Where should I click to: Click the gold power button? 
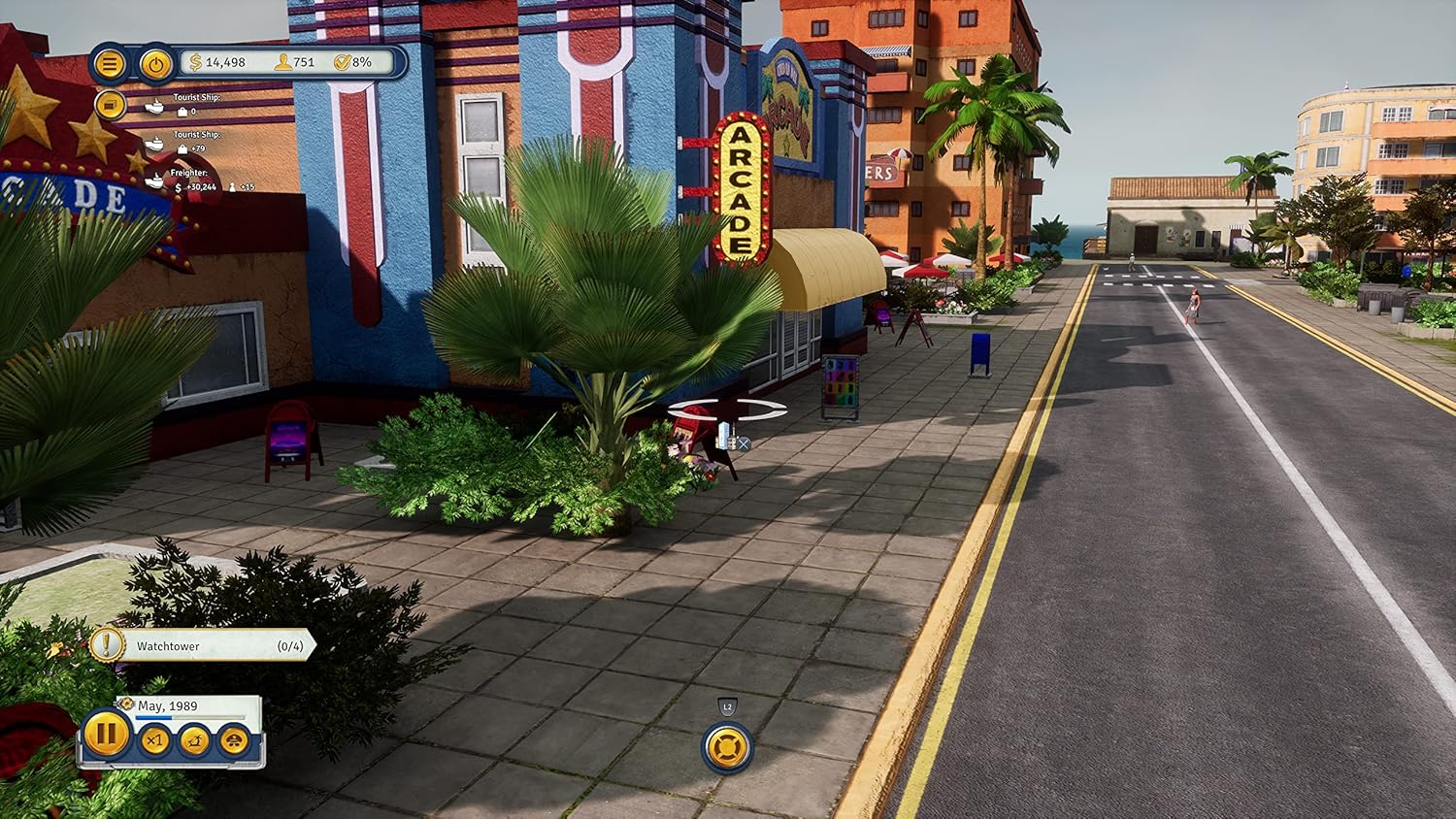pyautogui.click(x=155, y=64)
